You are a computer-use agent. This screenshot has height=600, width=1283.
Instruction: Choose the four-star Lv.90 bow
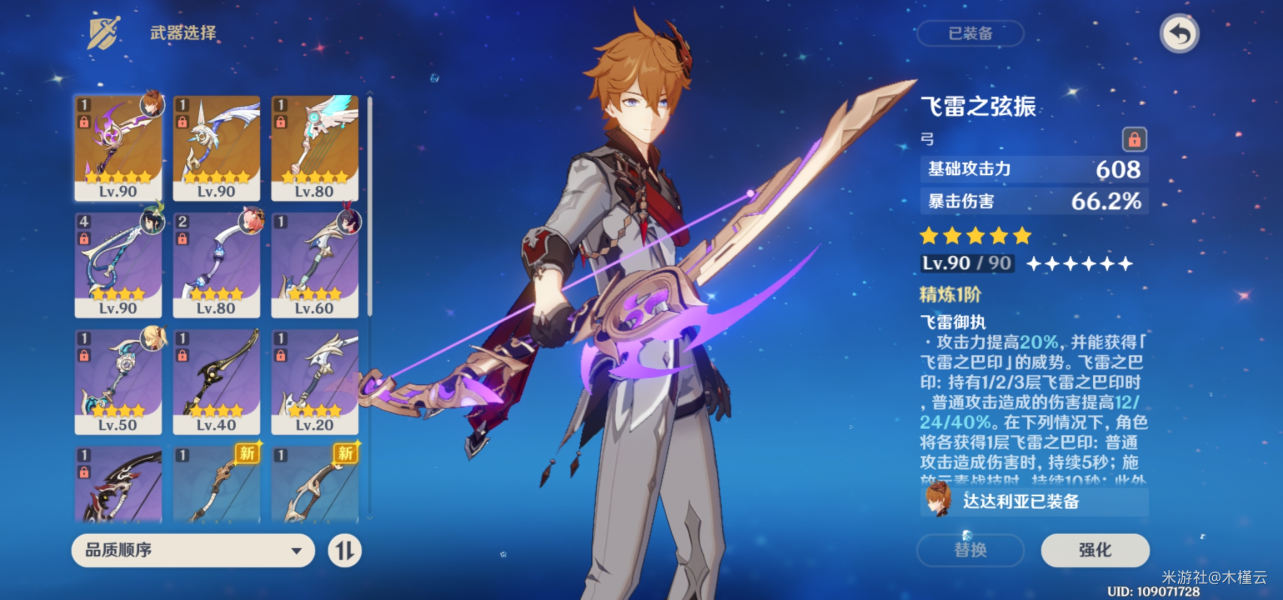(118, 263)
